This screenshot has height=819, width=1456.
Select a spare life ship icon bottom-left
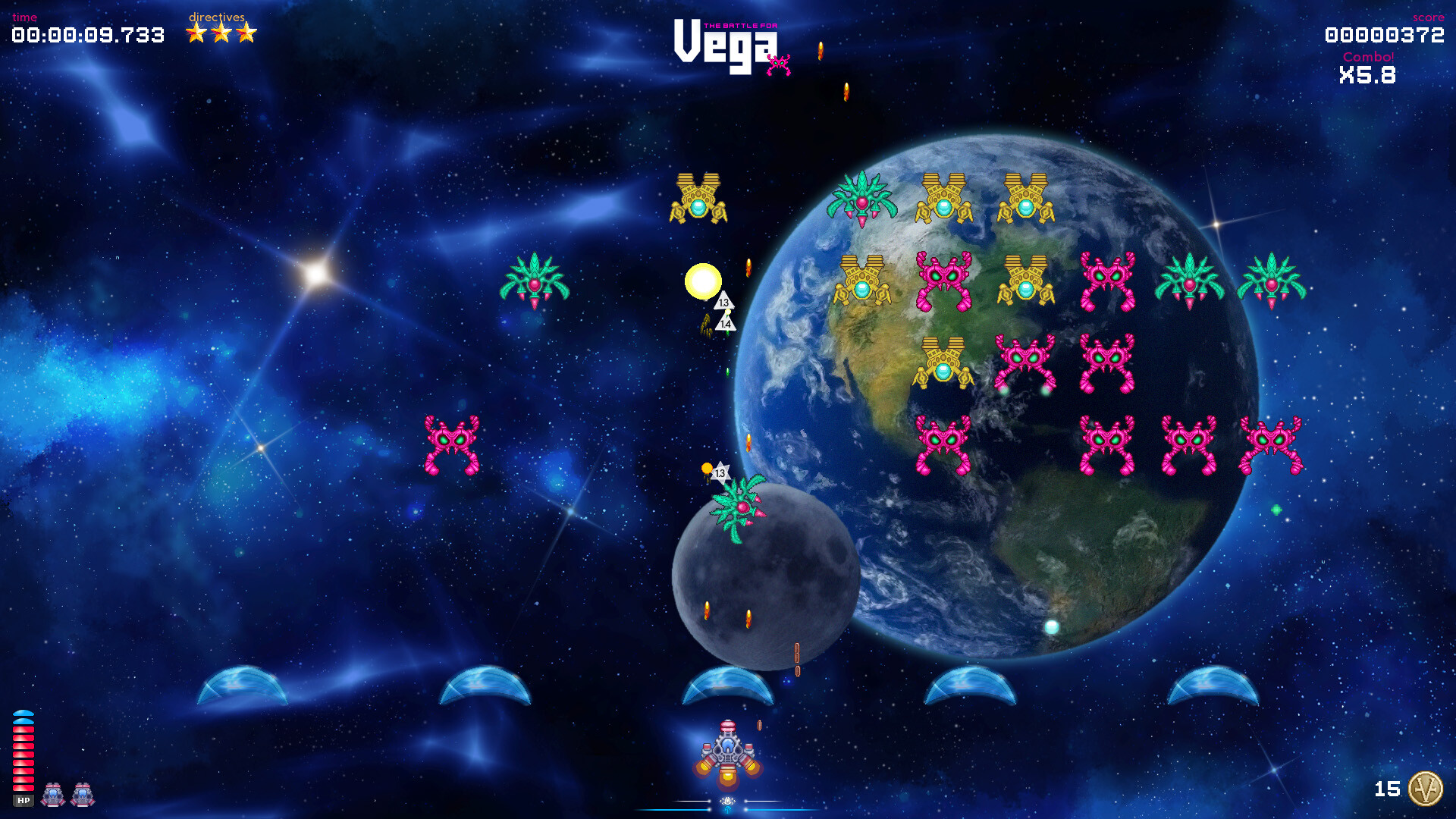point(52,795)
